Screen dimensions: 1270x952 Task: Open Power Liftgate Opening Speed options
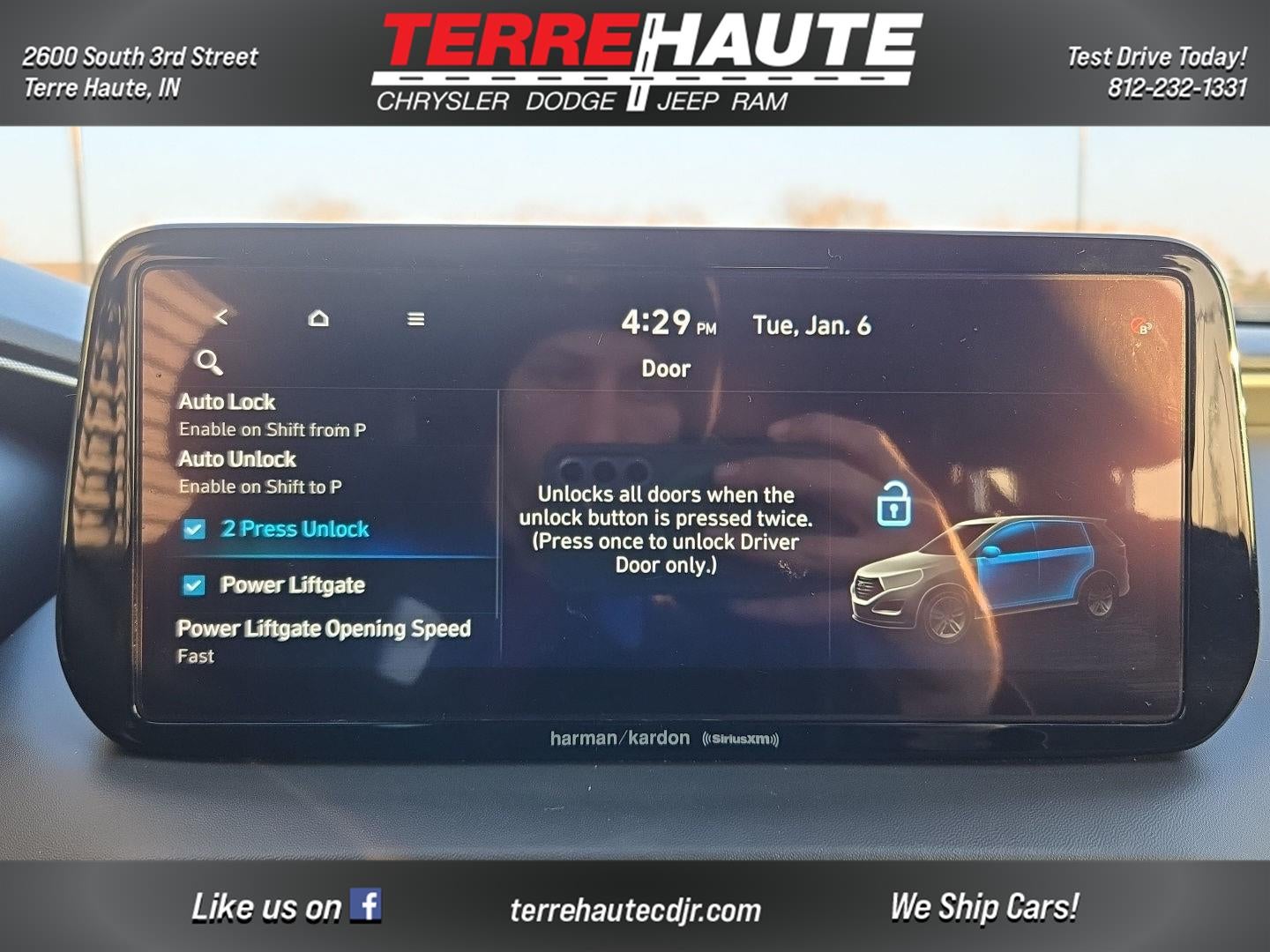coord(324,629)
